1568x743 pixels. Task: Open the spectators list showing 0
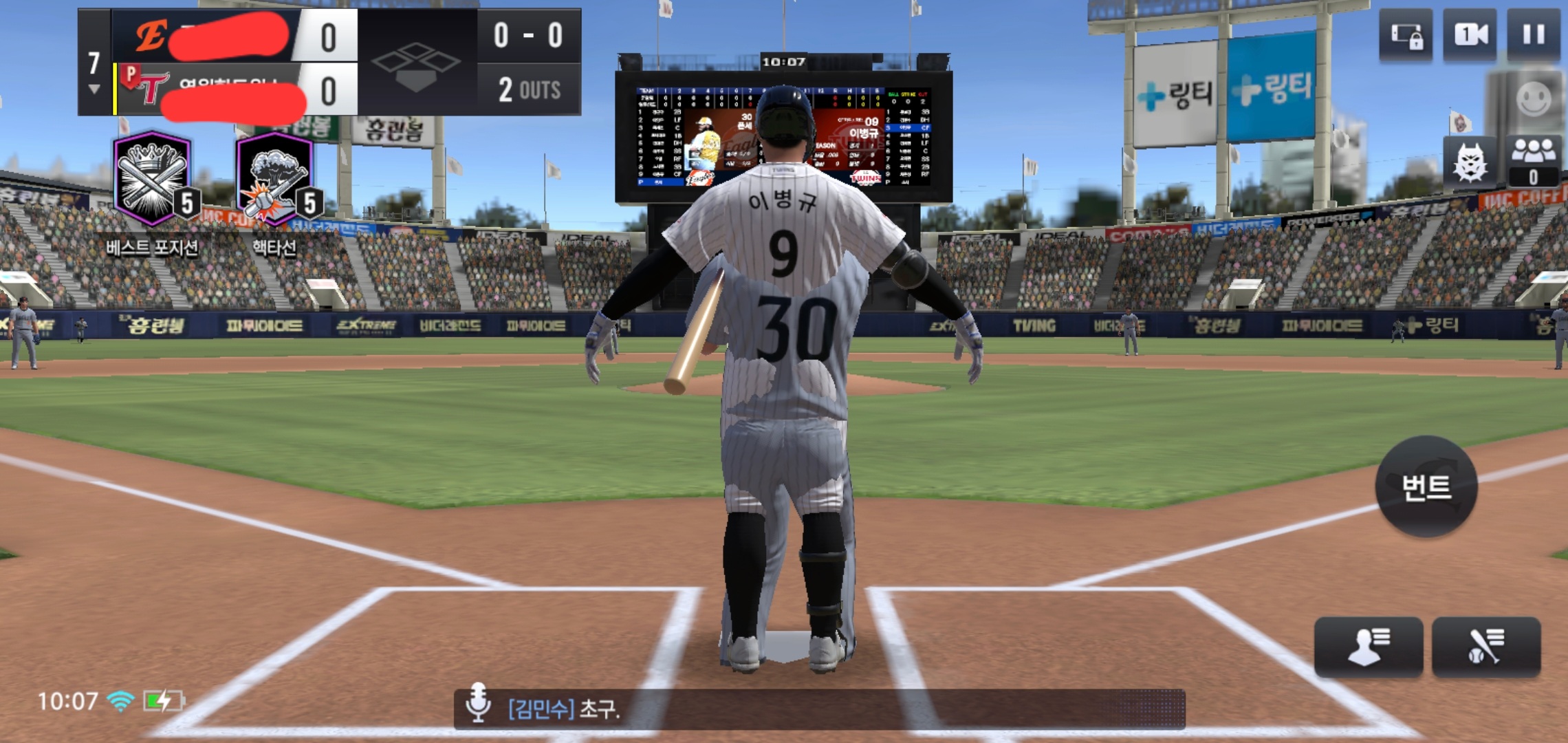(1533, 160)
